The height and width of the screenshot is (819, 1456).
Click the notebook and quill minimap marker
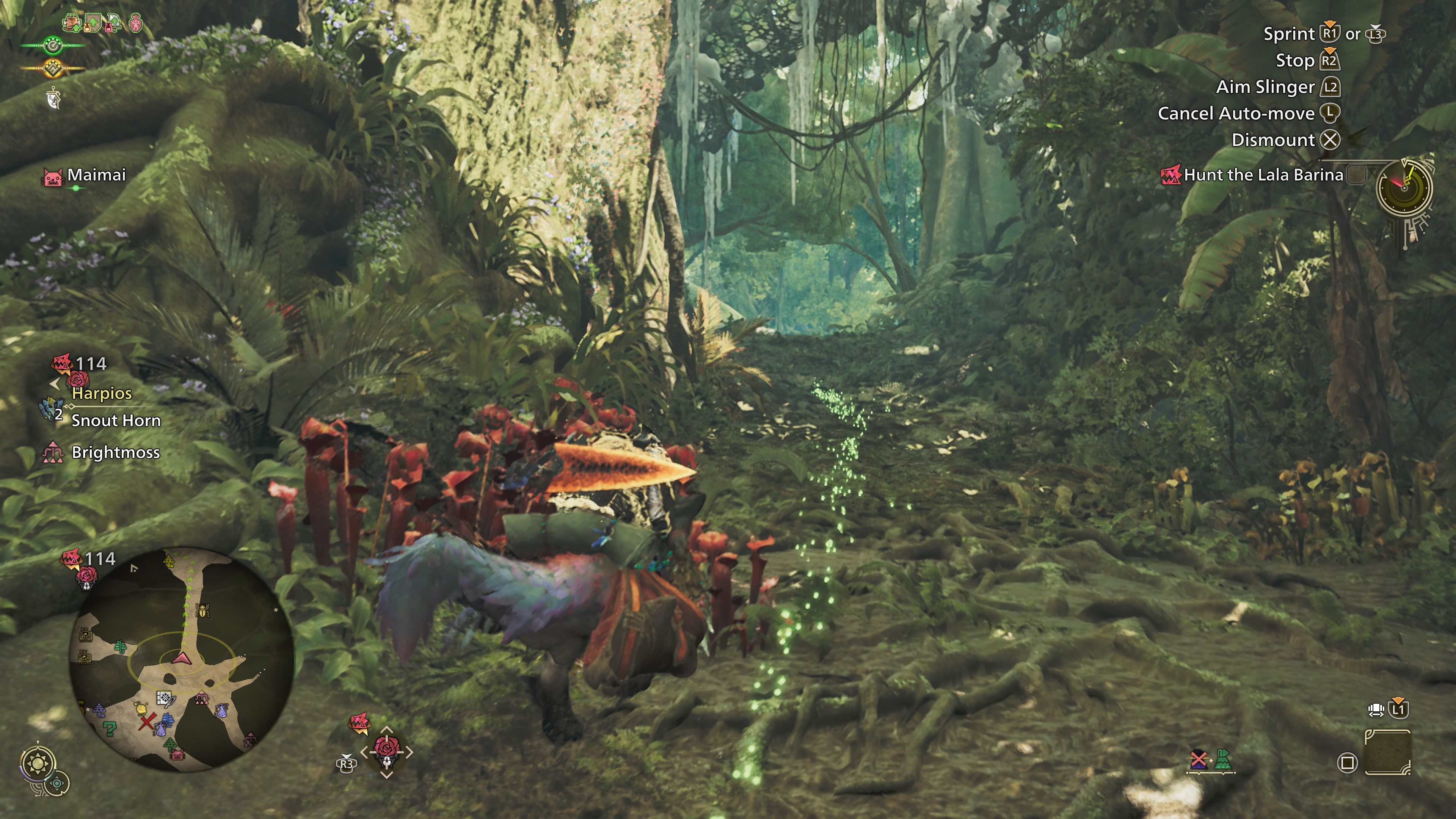pos(165,698)
